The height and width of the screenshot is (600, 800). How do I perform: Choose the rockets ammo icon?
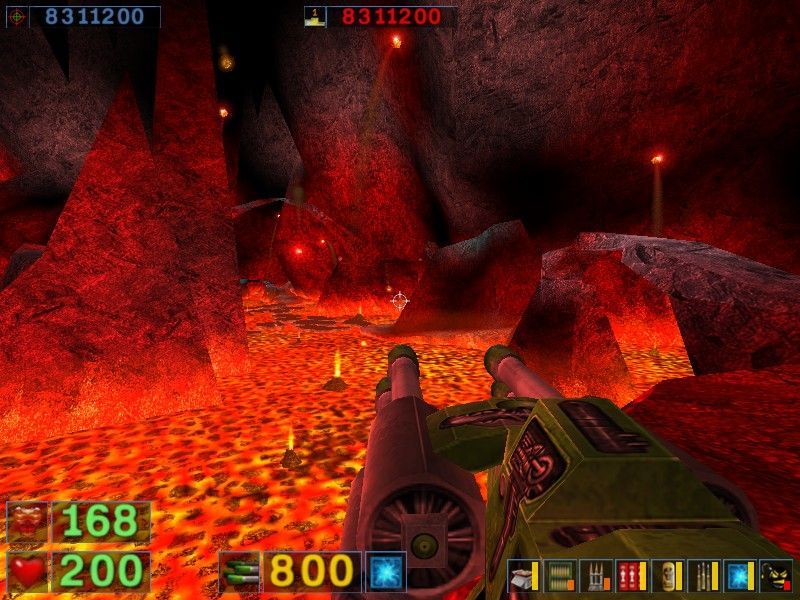[x=594, y=575]
